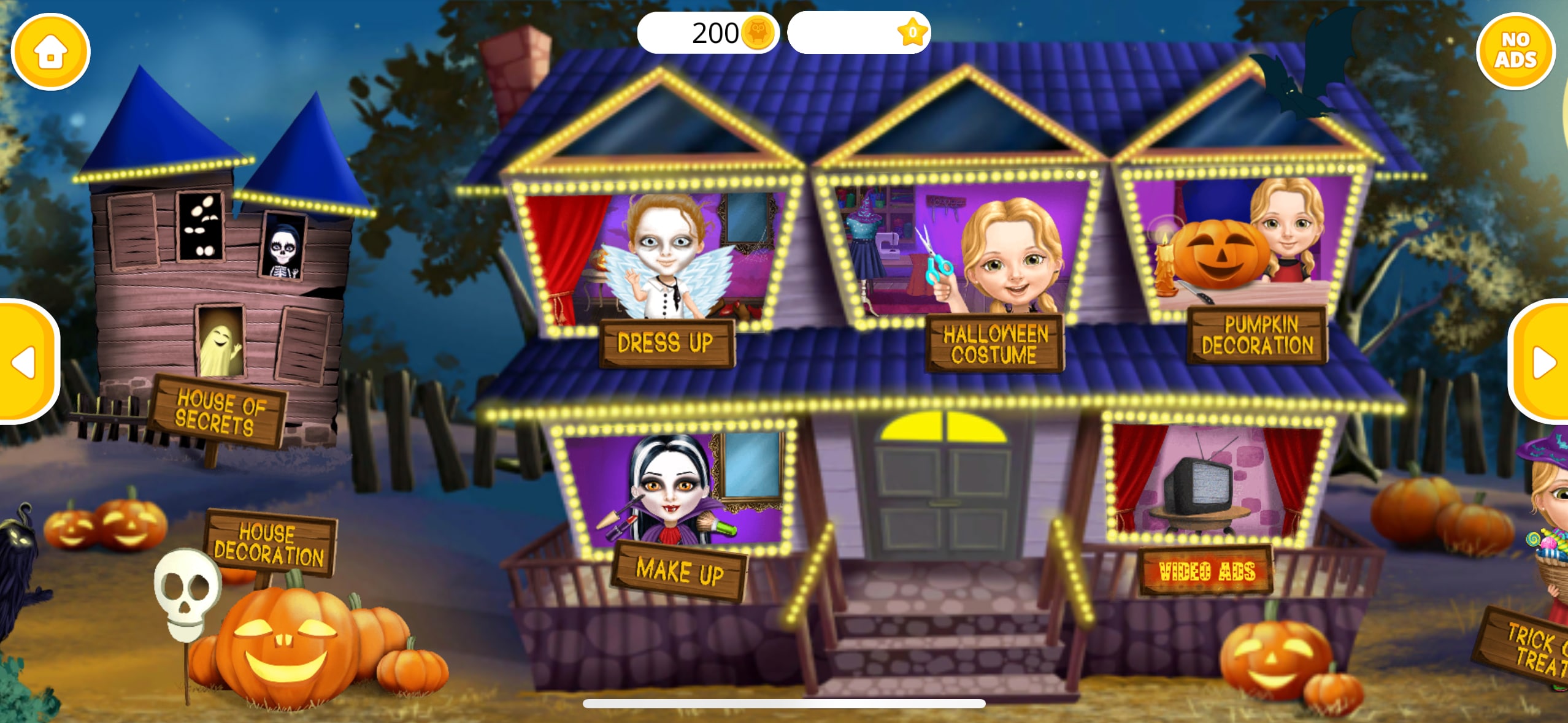Open the House Decoration sign

pos(269,544)
